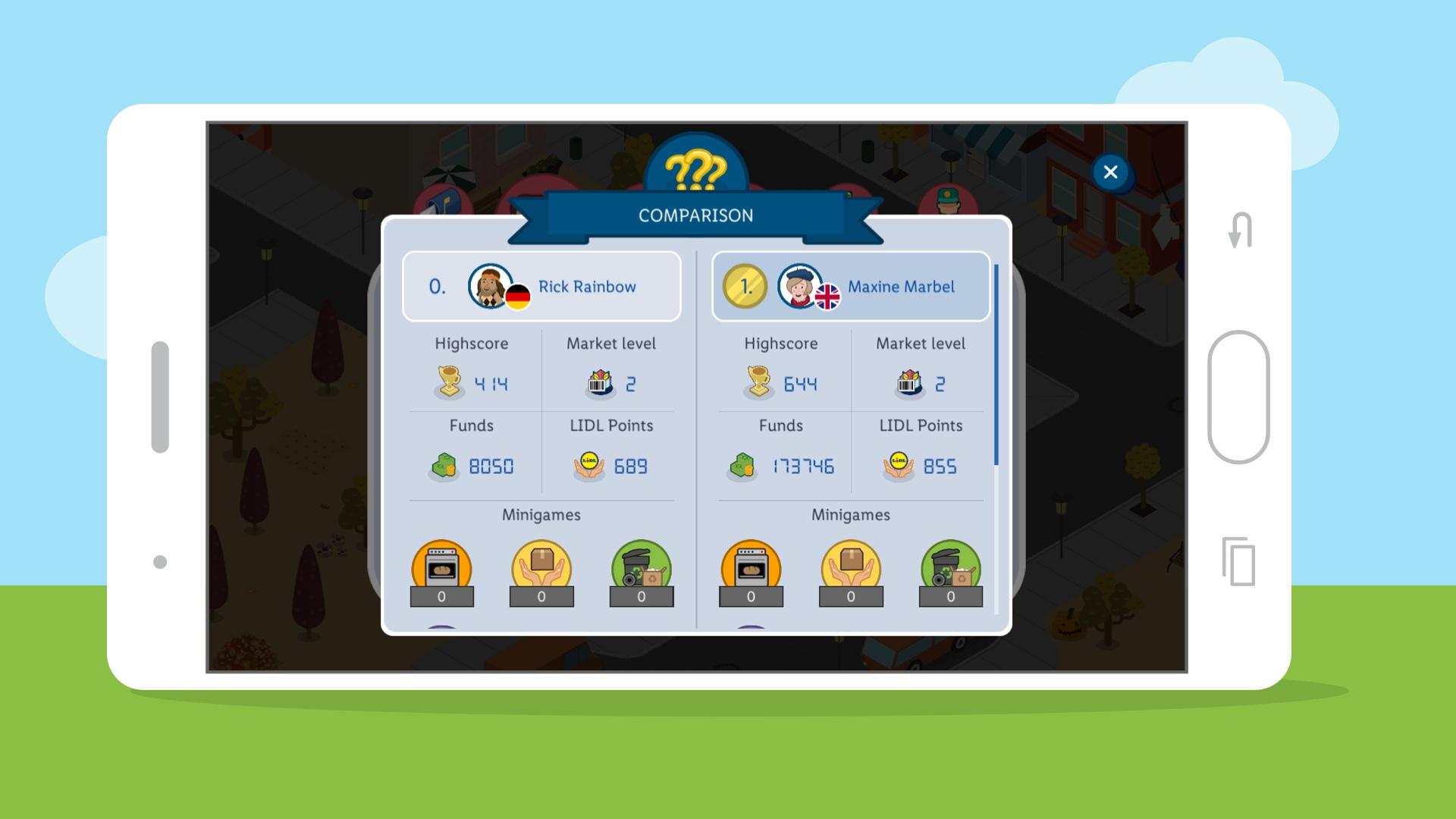
Task: Select Maxine Marbel's player card
Action: (851, 287)
